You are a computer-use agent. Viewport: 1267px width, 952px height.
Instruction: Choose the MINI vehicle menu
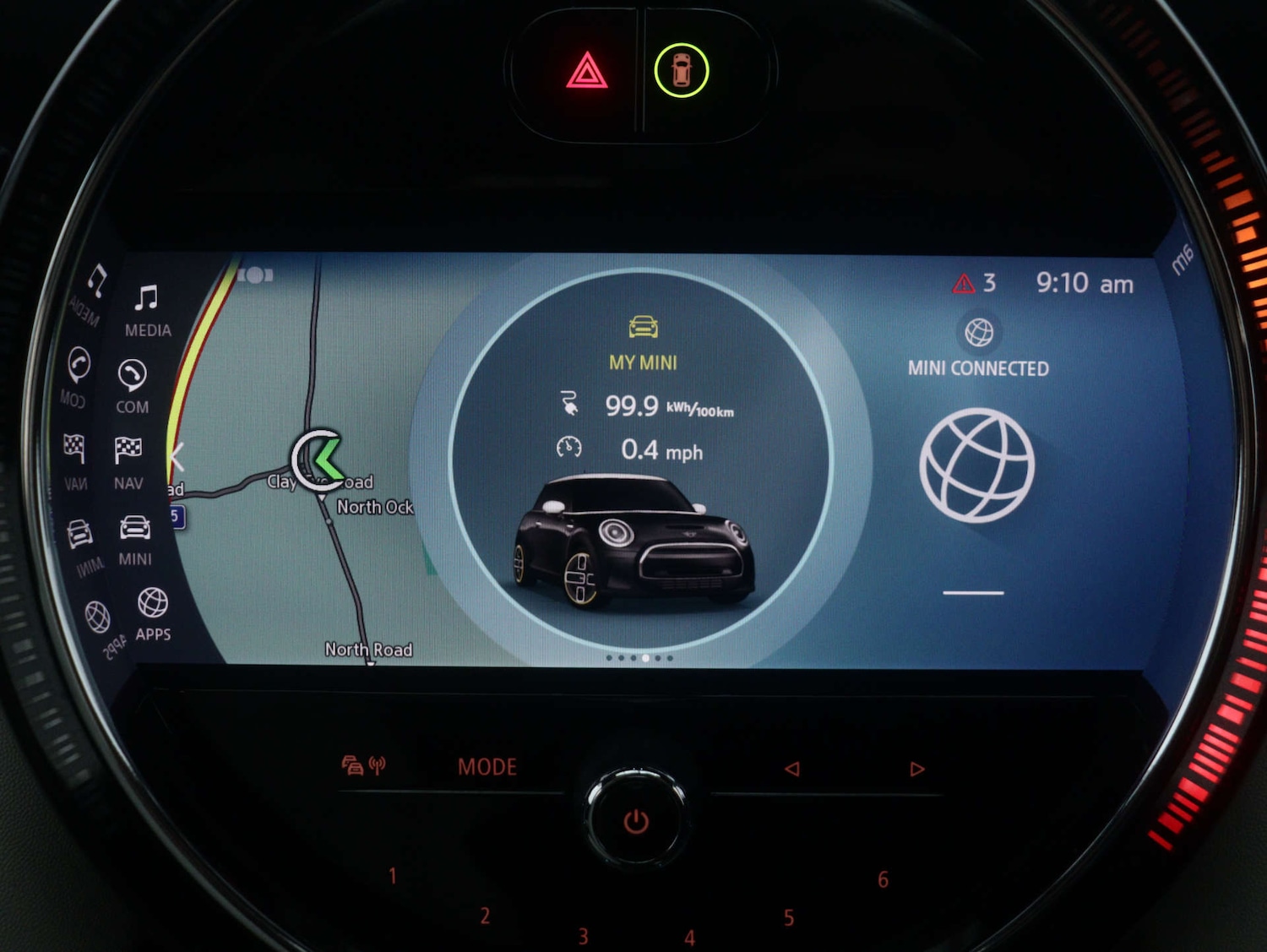(135, 538)
